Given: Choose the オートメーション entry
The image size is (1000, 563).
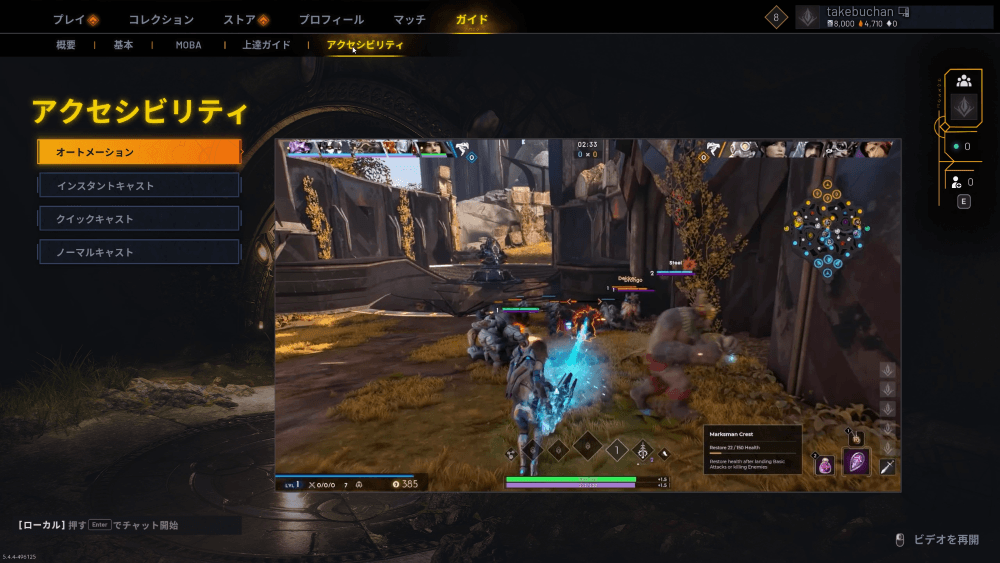Looking at the screenshot, I should 139,152.
